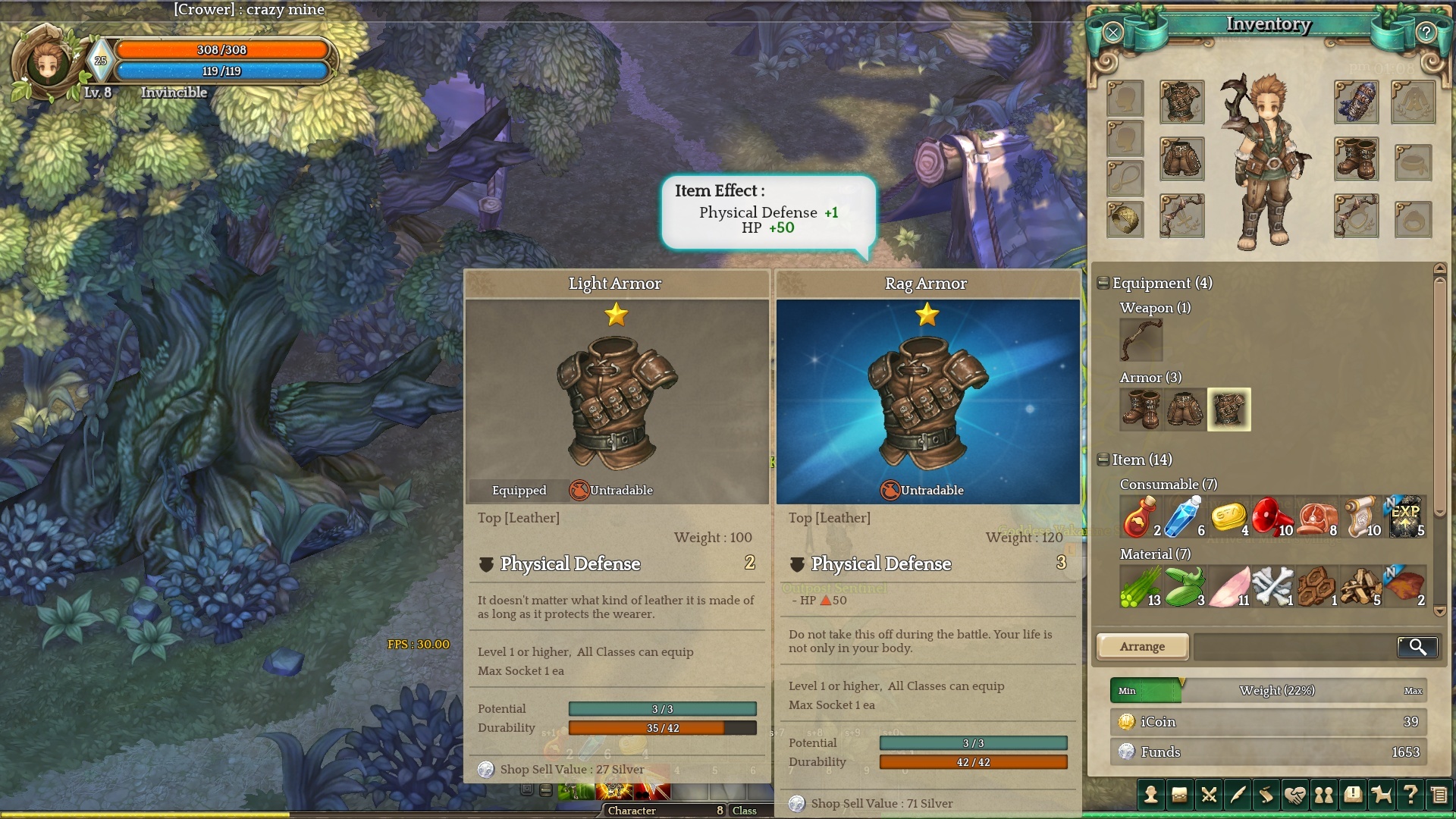Select the equipped gold bracelet slot
The height and width of the screenshot is (819, 1456).
click(1125, 219)
